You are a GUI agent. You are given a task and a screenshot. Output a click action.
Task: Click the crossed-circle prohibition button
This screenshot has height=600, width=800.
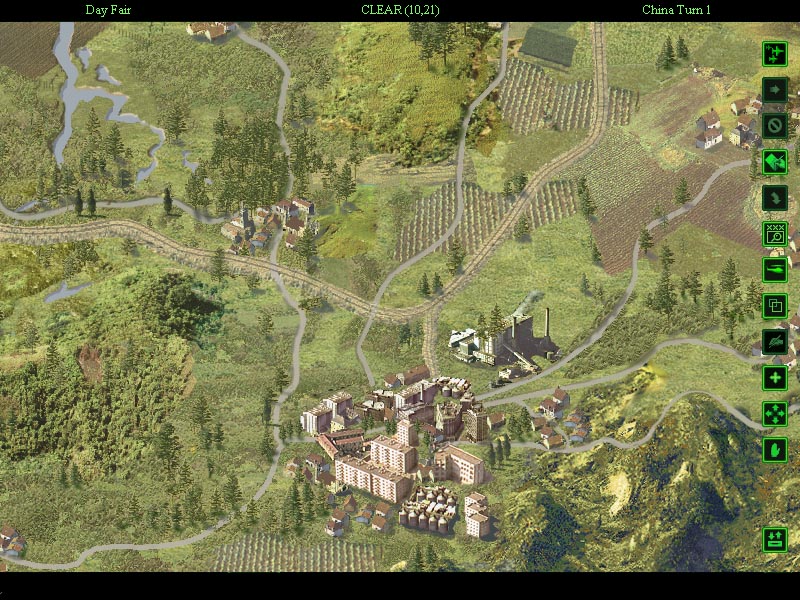775,126
